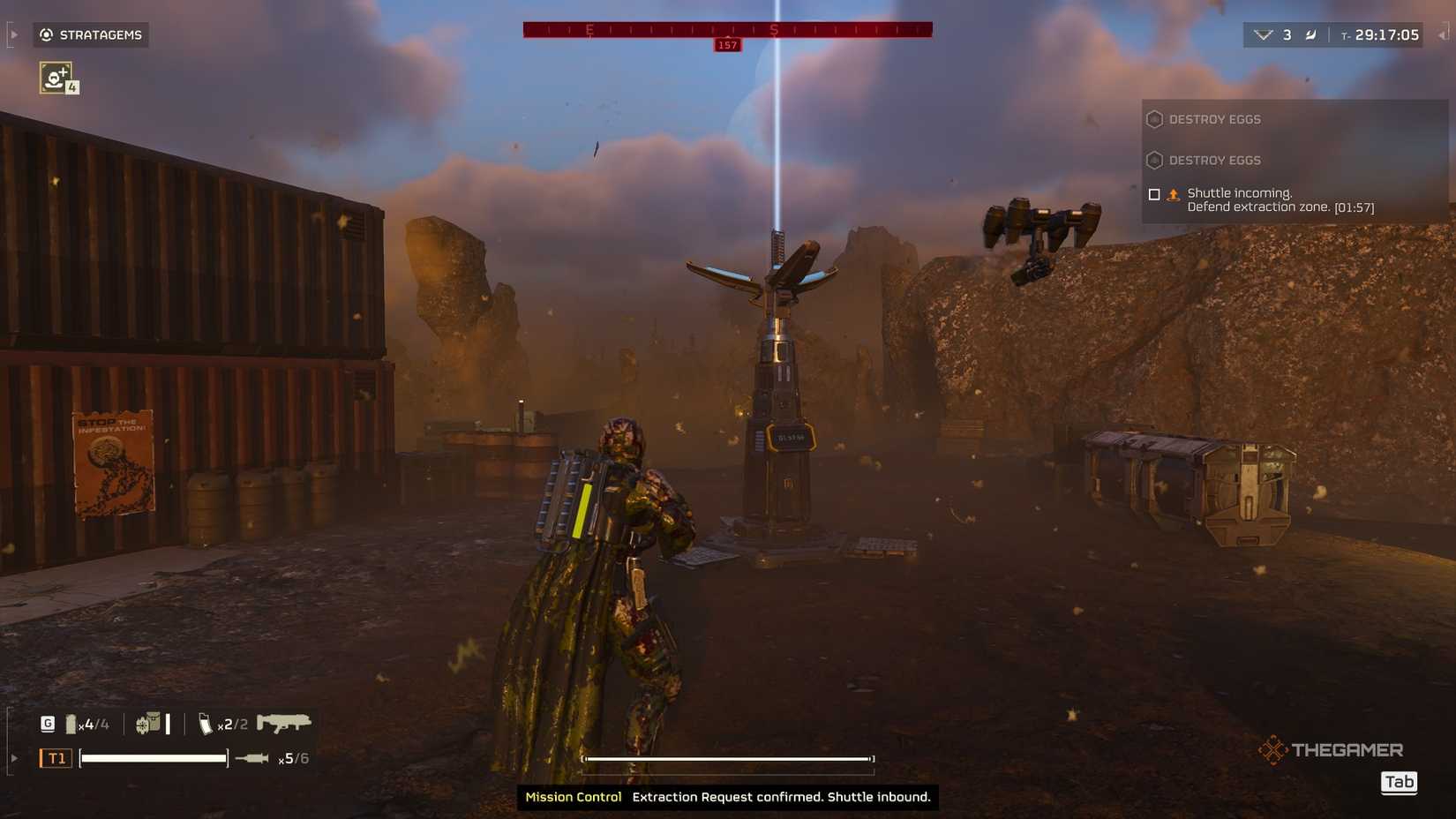Tick the Shuttle incoming objective checkbox
Viewport: 1456px width, 819px height.
point(1154,194)
